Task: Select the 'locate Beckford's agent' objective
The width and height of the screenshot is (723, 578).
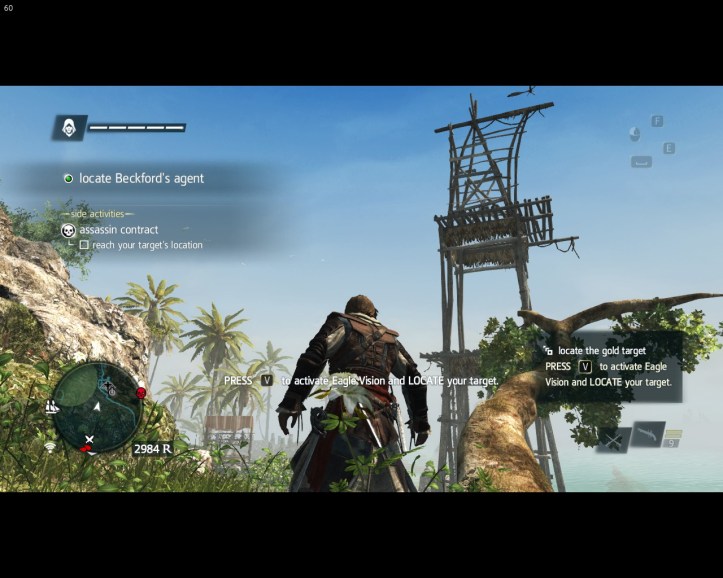Action: [x=141, y=178]
